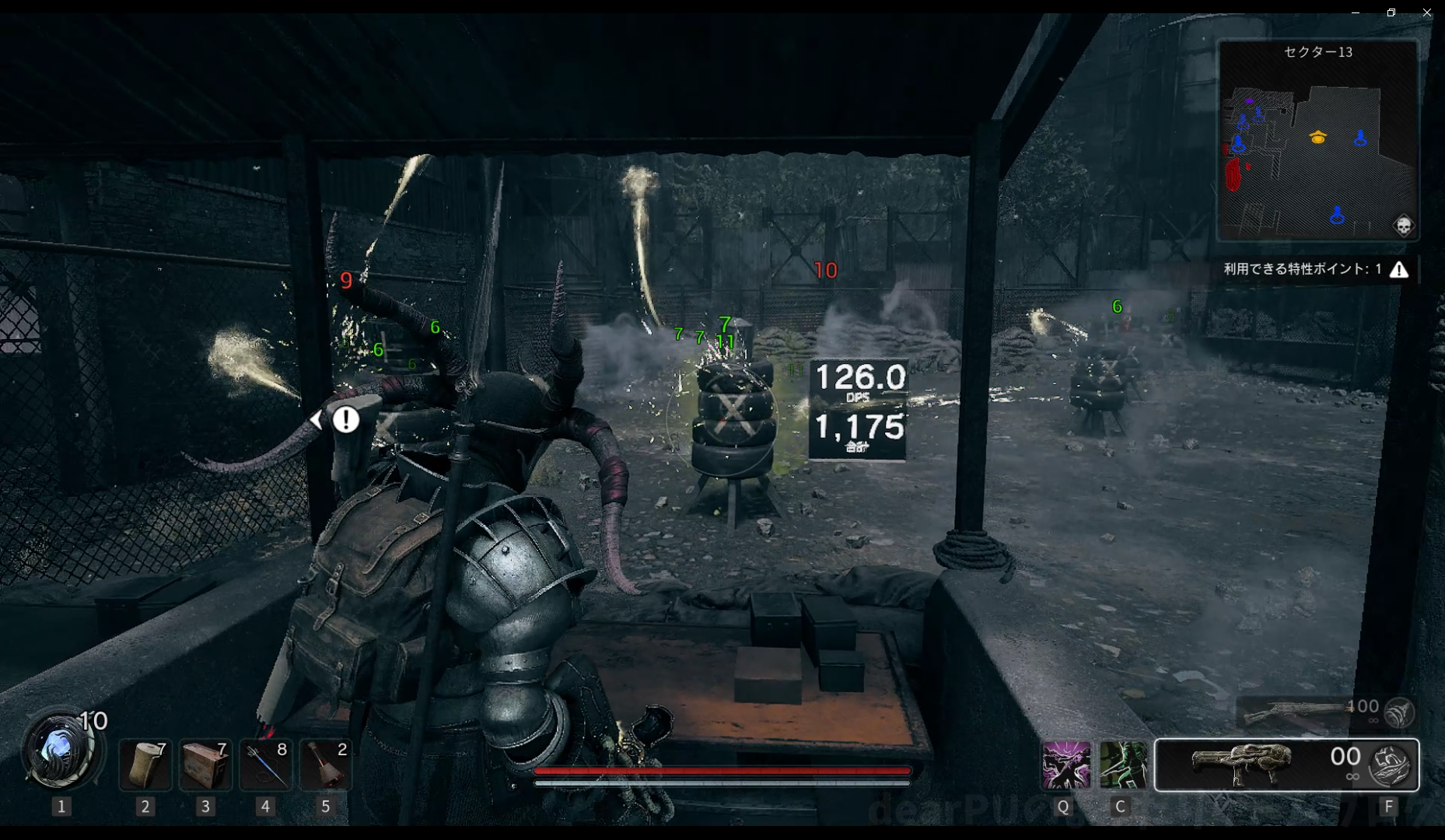Activate the purple archetype skill icon
Image resolution: width=1445 pixels, height=840 pixels.
pyautogui.click(x=1065, y=765)
